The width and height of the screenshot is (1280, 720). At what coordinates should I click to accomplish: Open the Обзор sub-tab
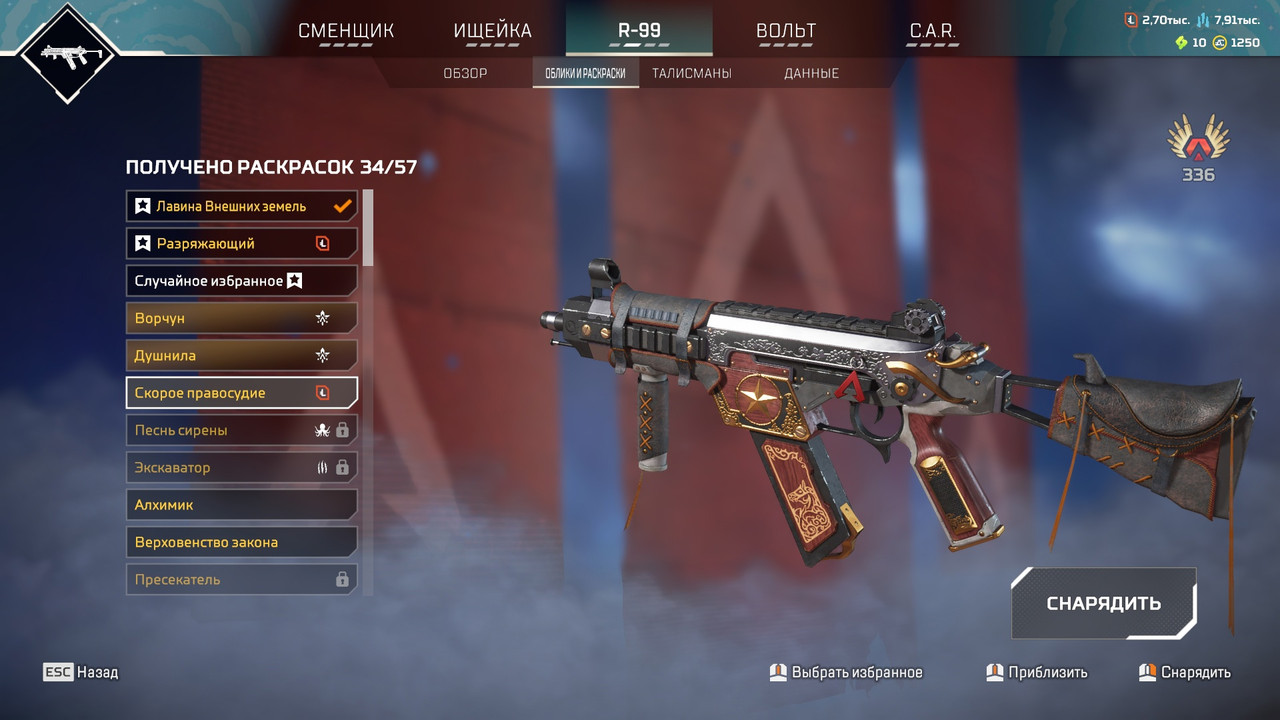point(465,73)
